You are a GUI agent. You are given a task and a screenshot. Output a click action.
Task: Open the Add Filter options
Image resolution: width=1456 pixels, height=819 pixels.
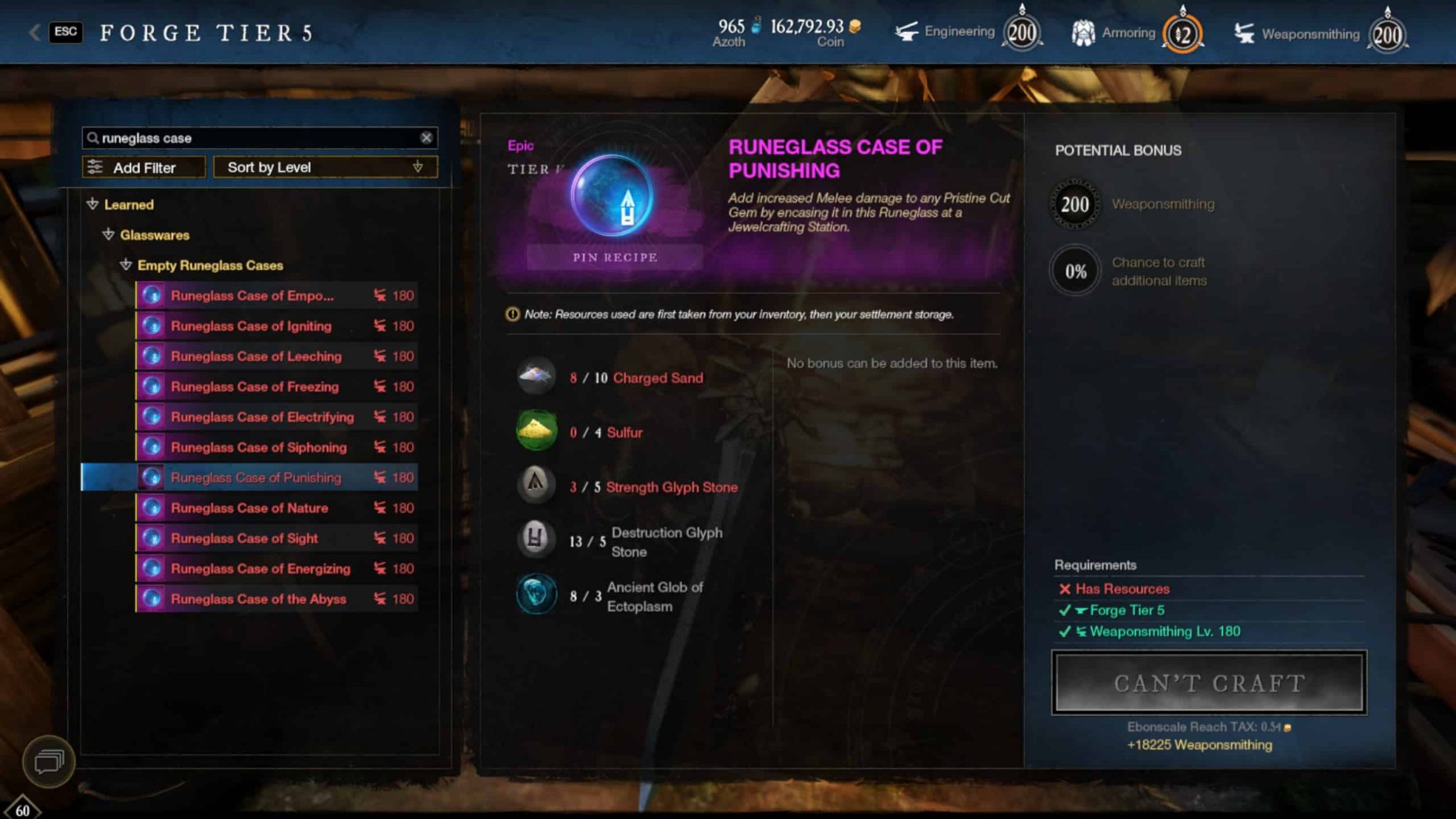143,167
